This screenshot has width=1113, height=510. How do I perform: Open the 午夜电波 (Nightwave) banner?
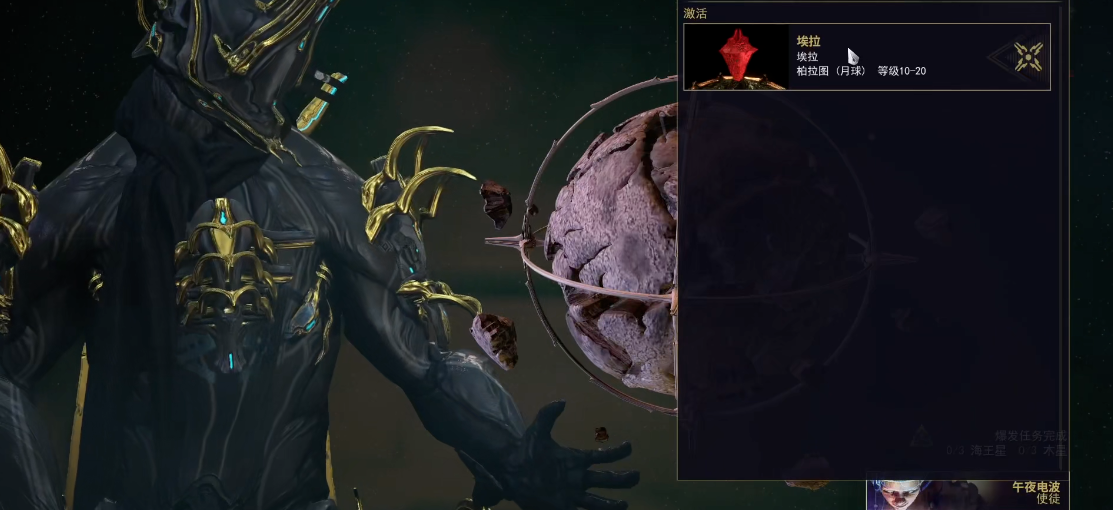[965, 492]
